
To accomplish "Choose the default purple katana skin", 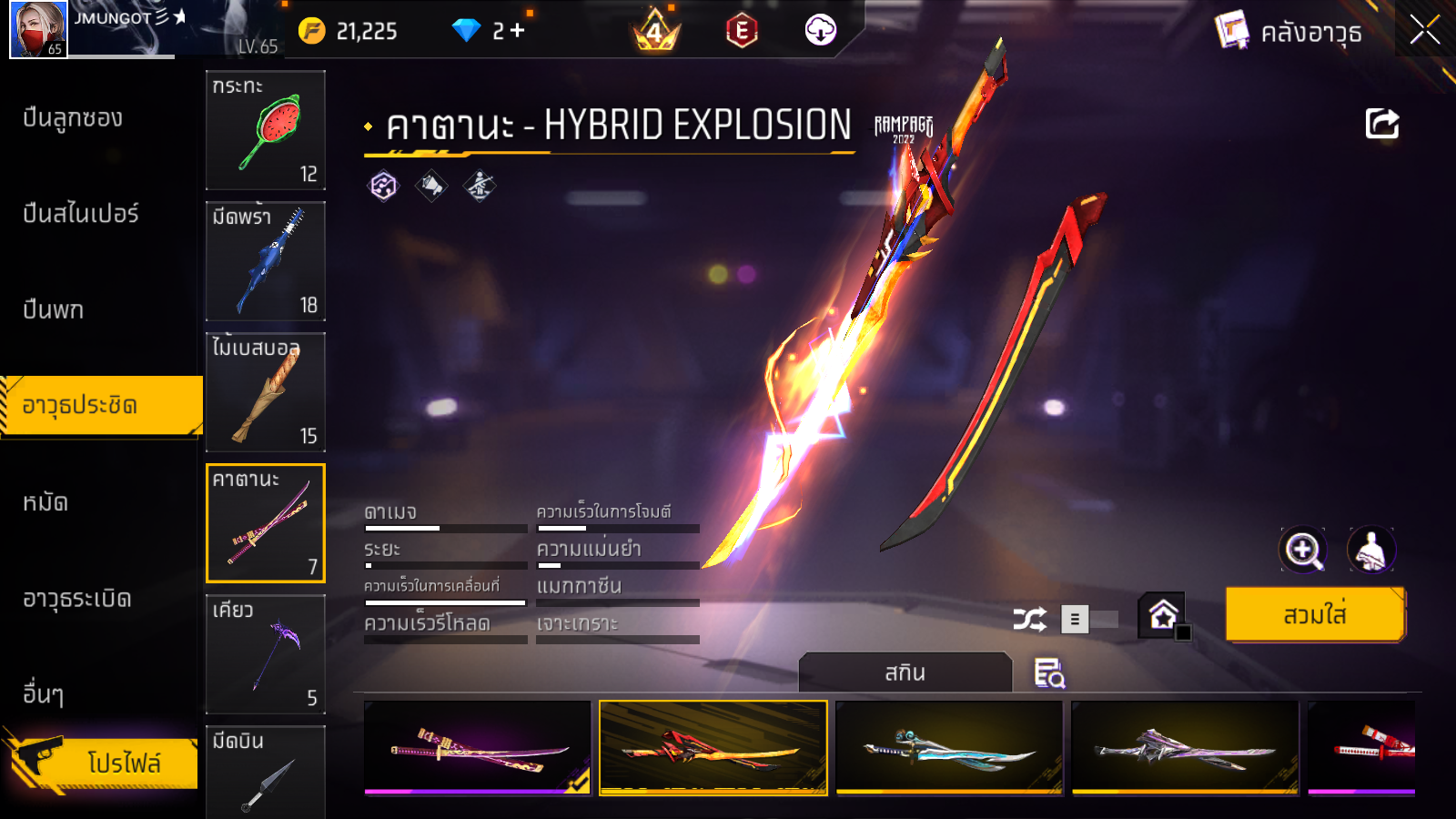I will pyautogui.click(x=477, y=748).
